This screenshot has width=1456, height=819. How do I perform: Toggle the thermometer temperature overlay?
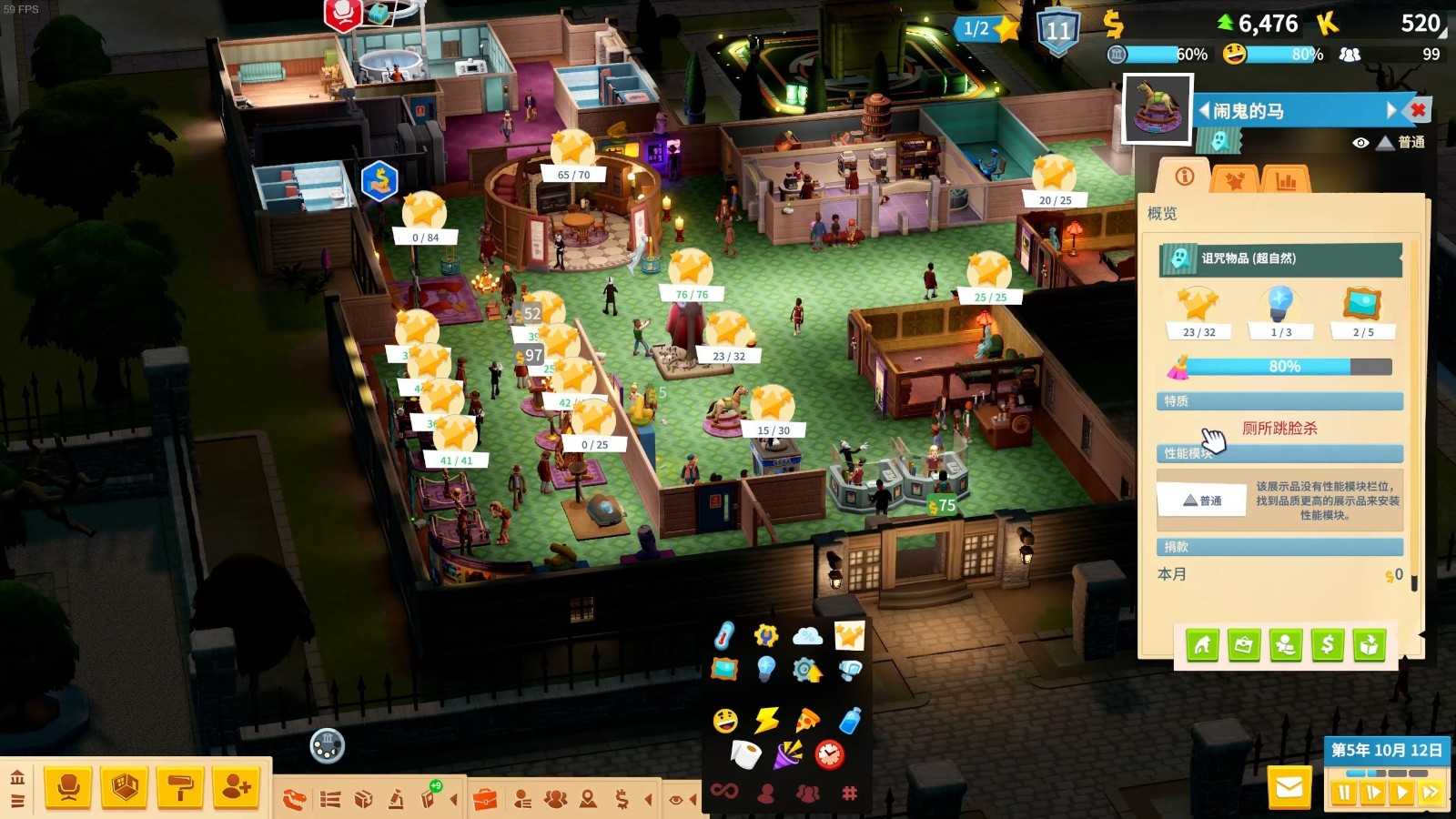(x=724, y=634)
